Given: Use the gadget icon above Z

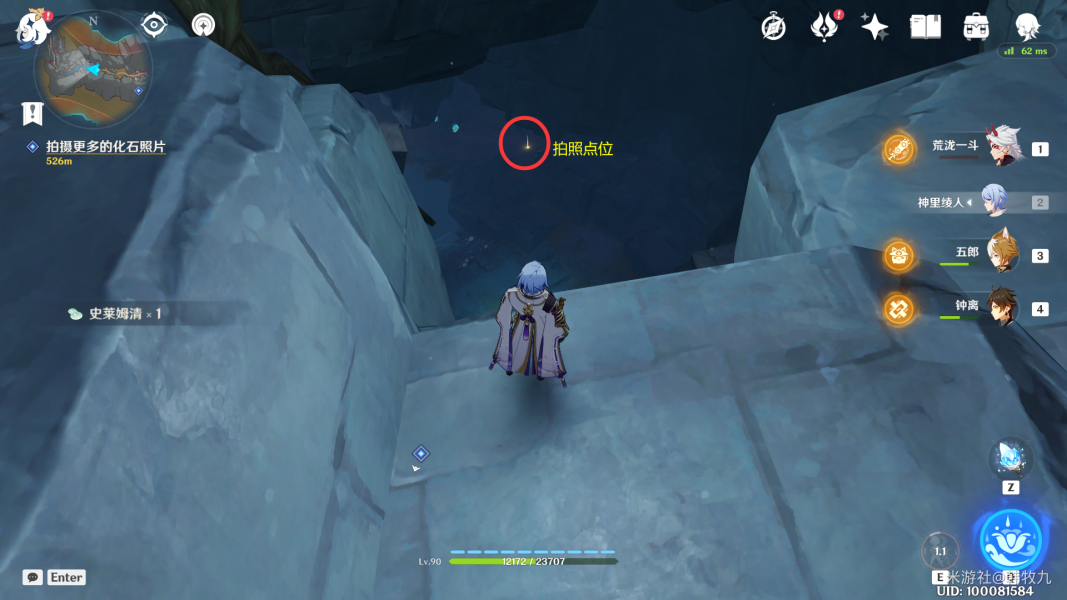Looking at the screenshot, I should tap(1010, 458).
